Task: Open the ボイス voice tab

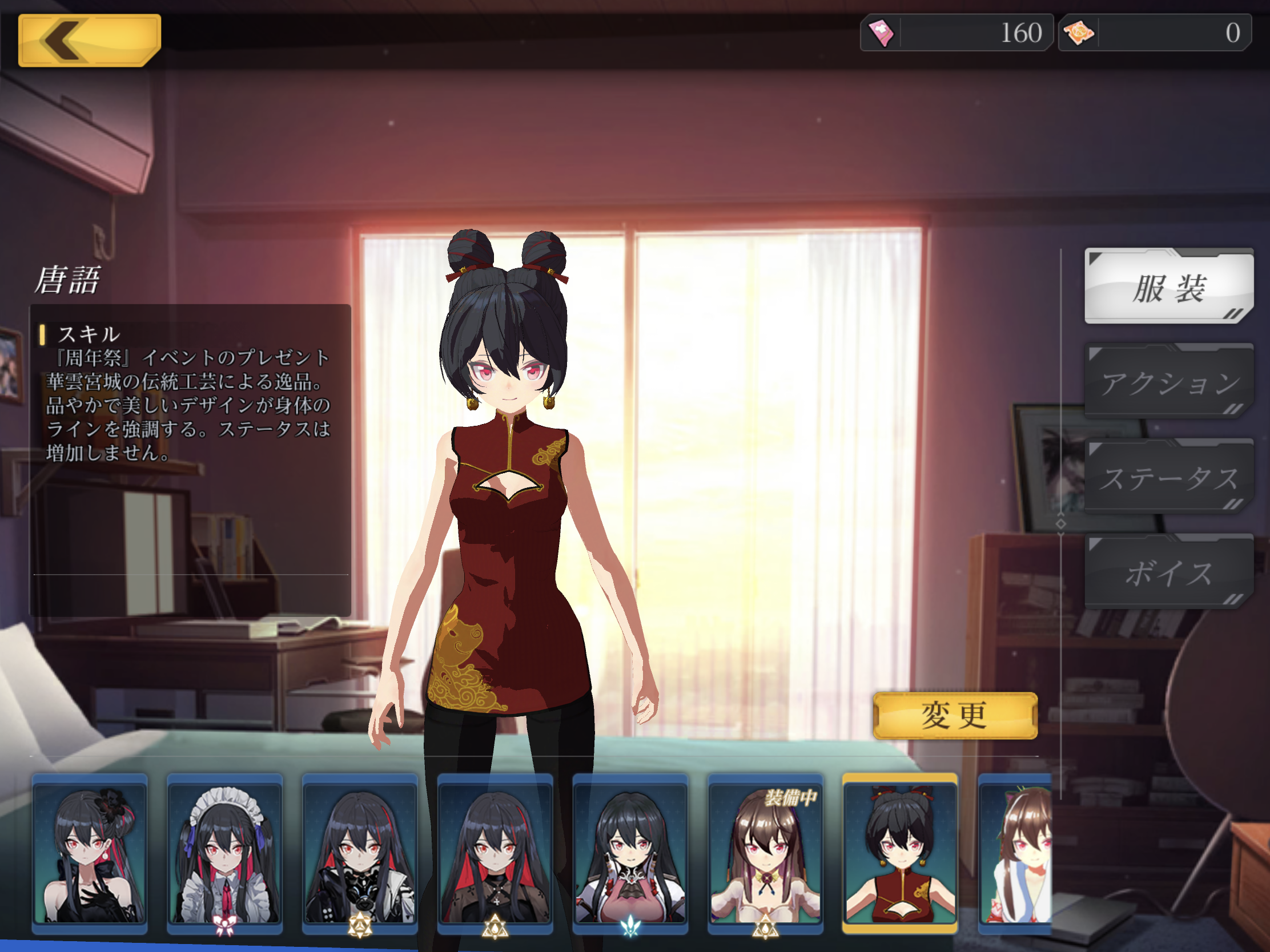Action: [x=1168, y=572]
